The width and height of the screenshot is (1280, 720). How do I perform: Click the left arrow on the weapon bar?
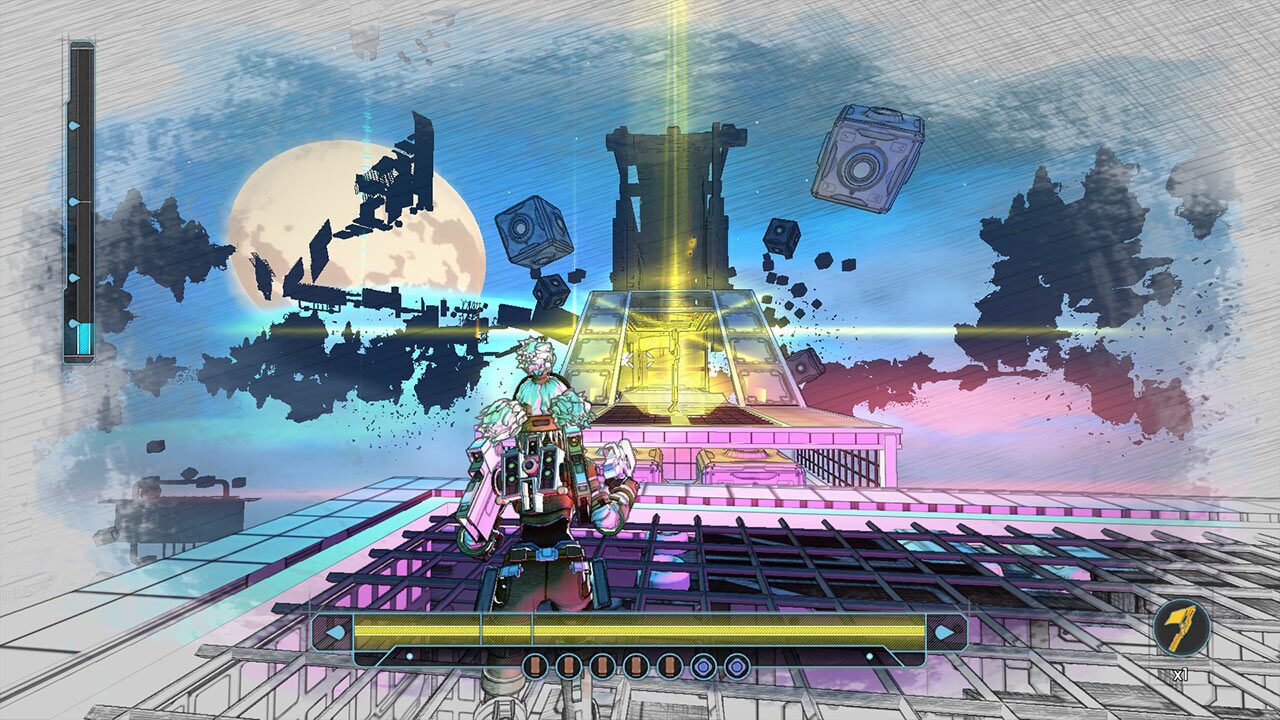333,631
